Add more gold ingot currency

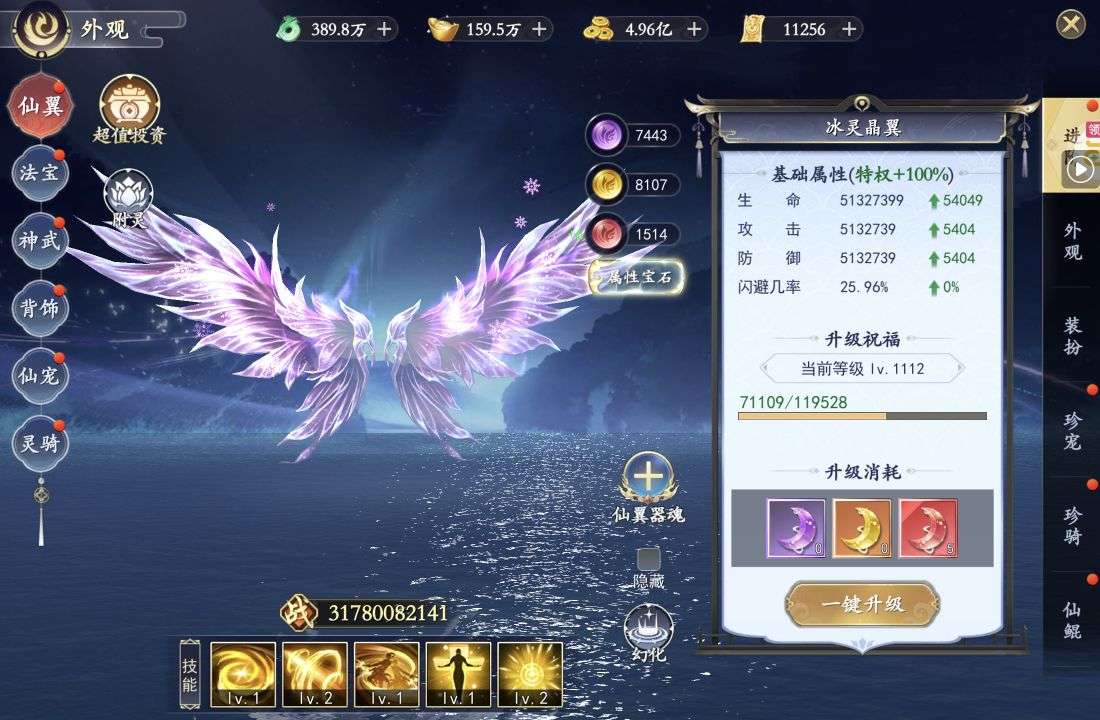(x=539, y=29)
